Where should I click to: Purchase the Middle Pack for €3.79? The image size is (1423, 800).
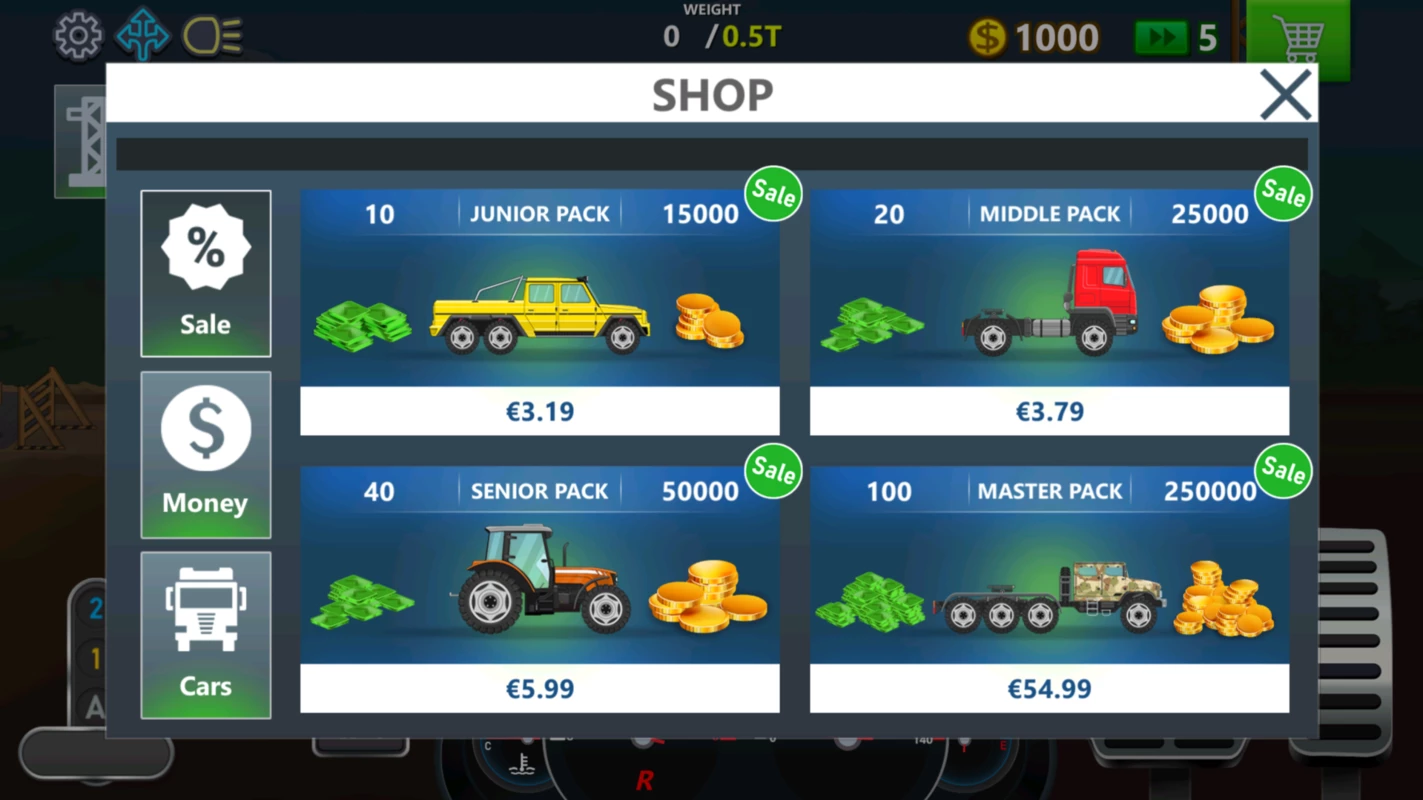pyautogui.click(x=1049, y=411)
